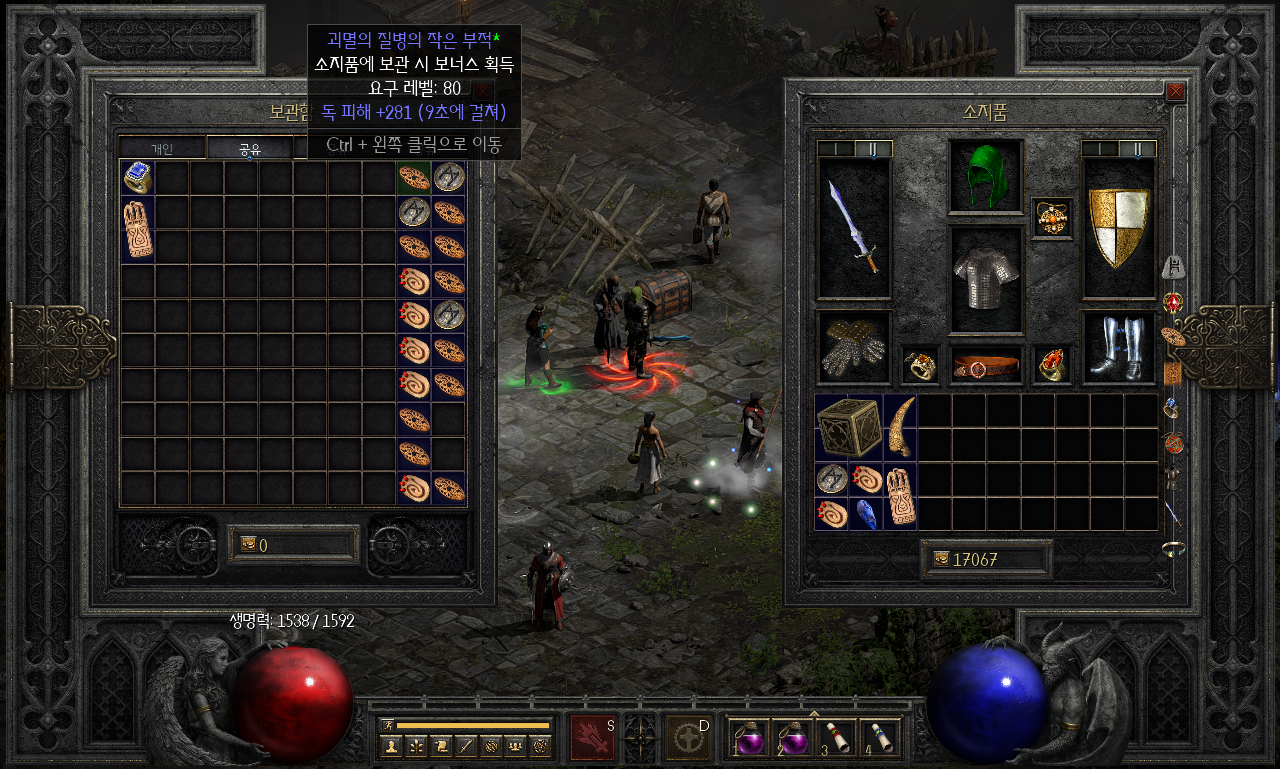The width and height of the screenshot is (1280, 769).
Task: Select the 공유 (shared) stash tab
Action: [x=249, y=149]
